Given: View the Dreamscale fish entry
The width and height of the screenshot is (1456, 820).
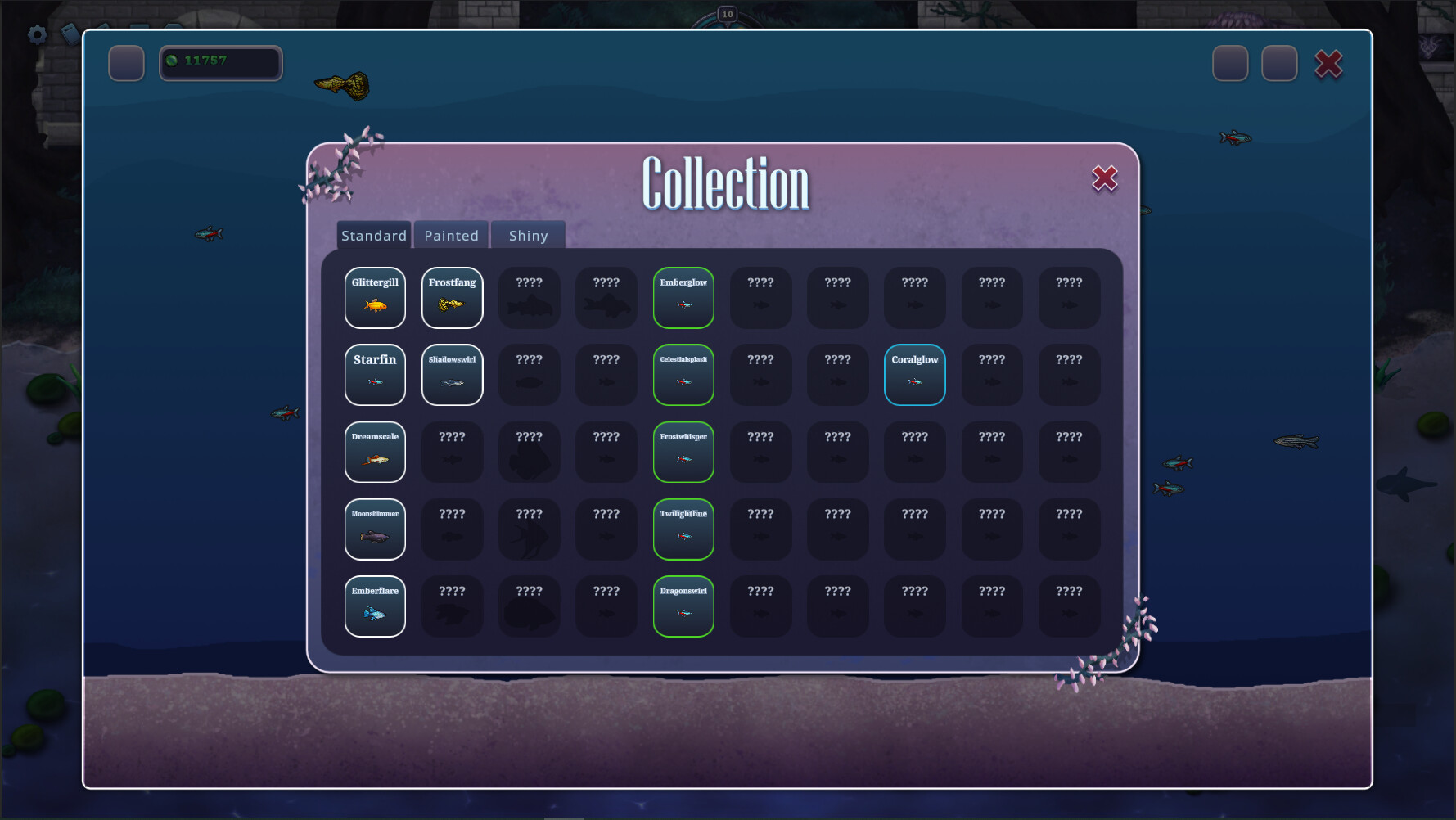Looking at the screenshot, I should tap(375, 452).
